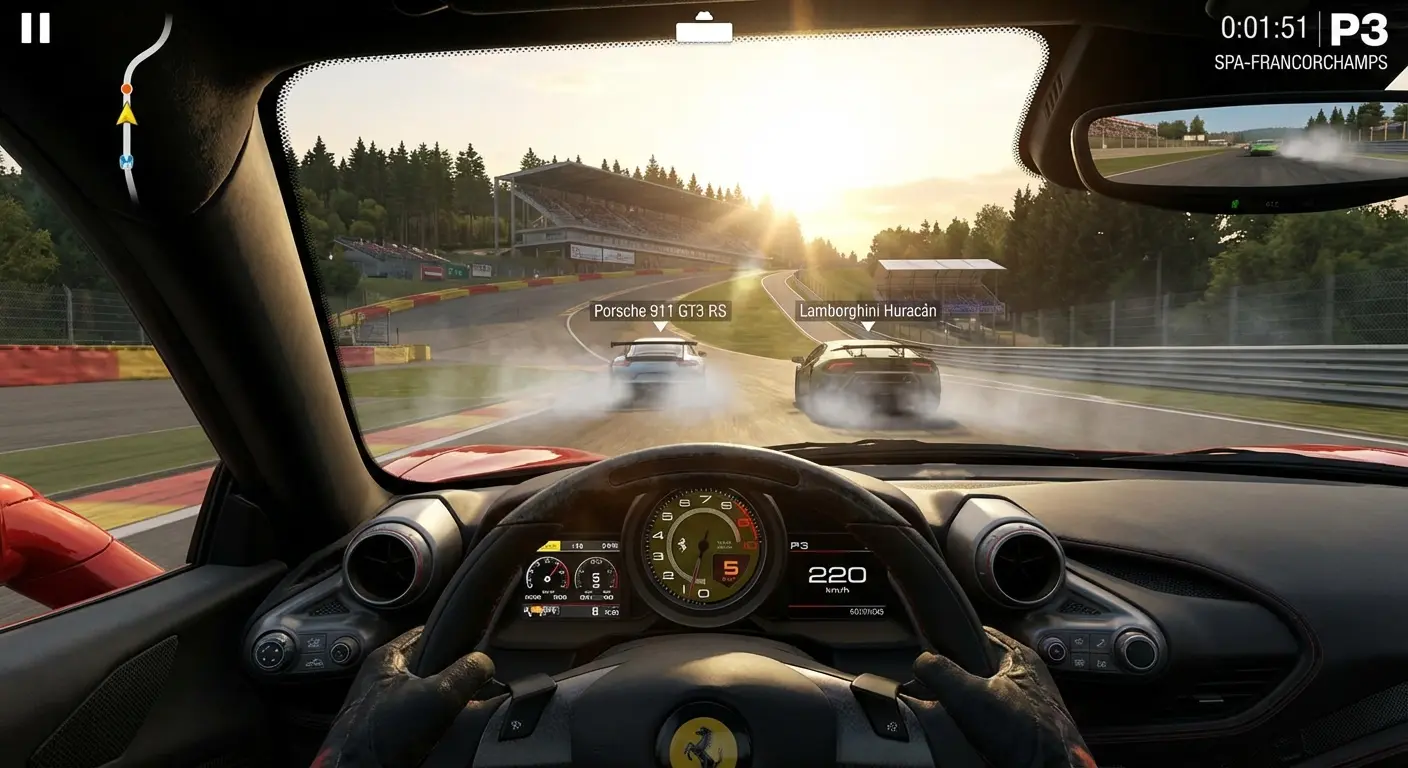Expand the left dashboard gauge cluster

click(570, 578)
